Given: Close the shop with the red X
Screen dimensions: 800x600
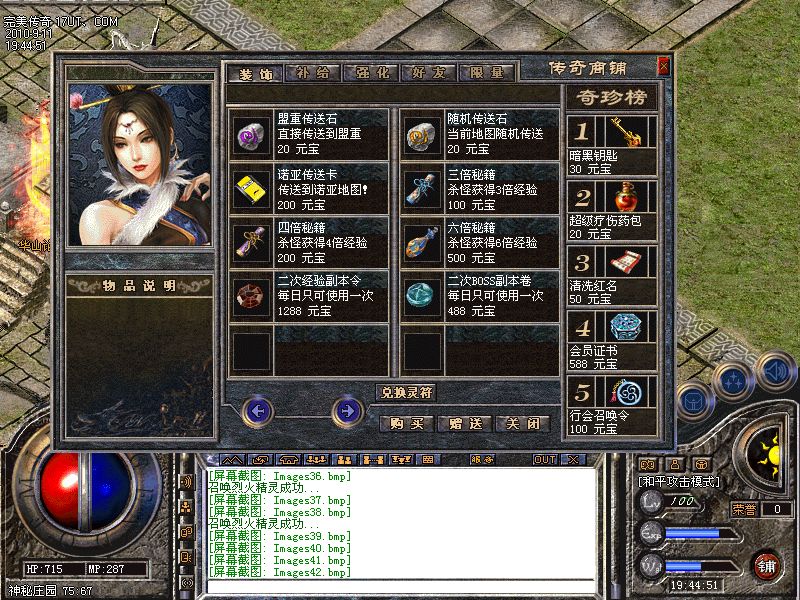Looking at the screenshot, I should click(663, 67).
